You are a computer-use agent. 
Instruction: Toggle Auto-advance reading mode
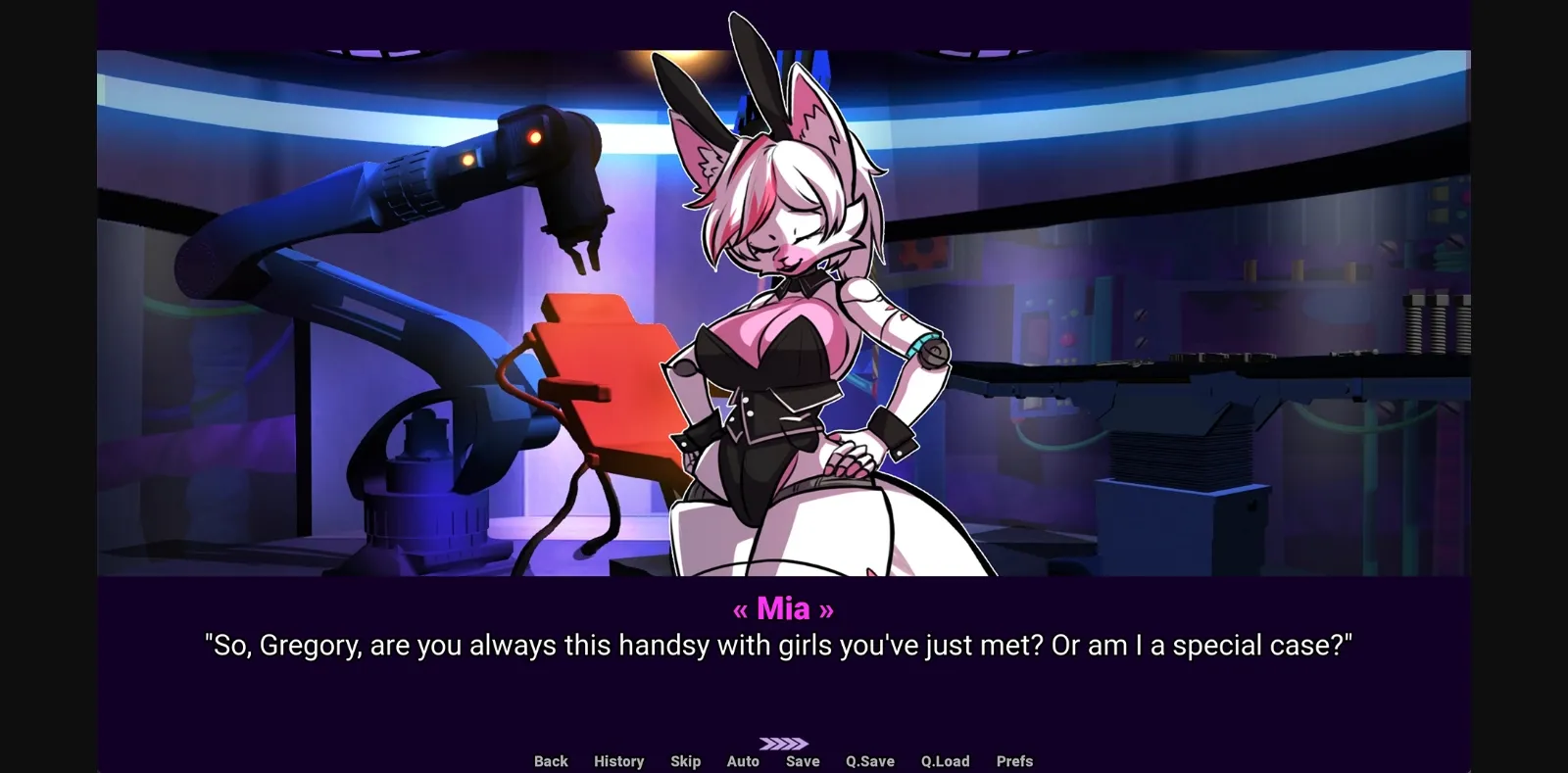click(743, 760)
